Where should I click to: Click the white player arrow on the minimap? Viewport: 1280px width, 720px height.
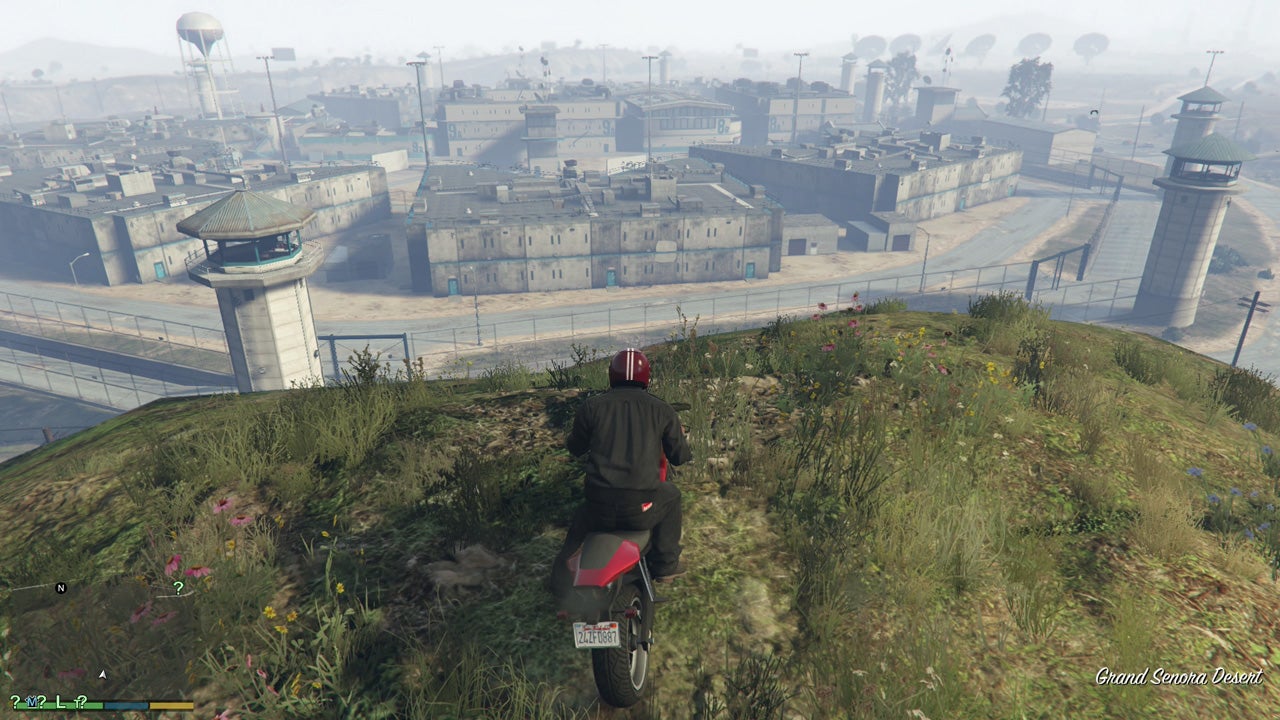point(102,675)
